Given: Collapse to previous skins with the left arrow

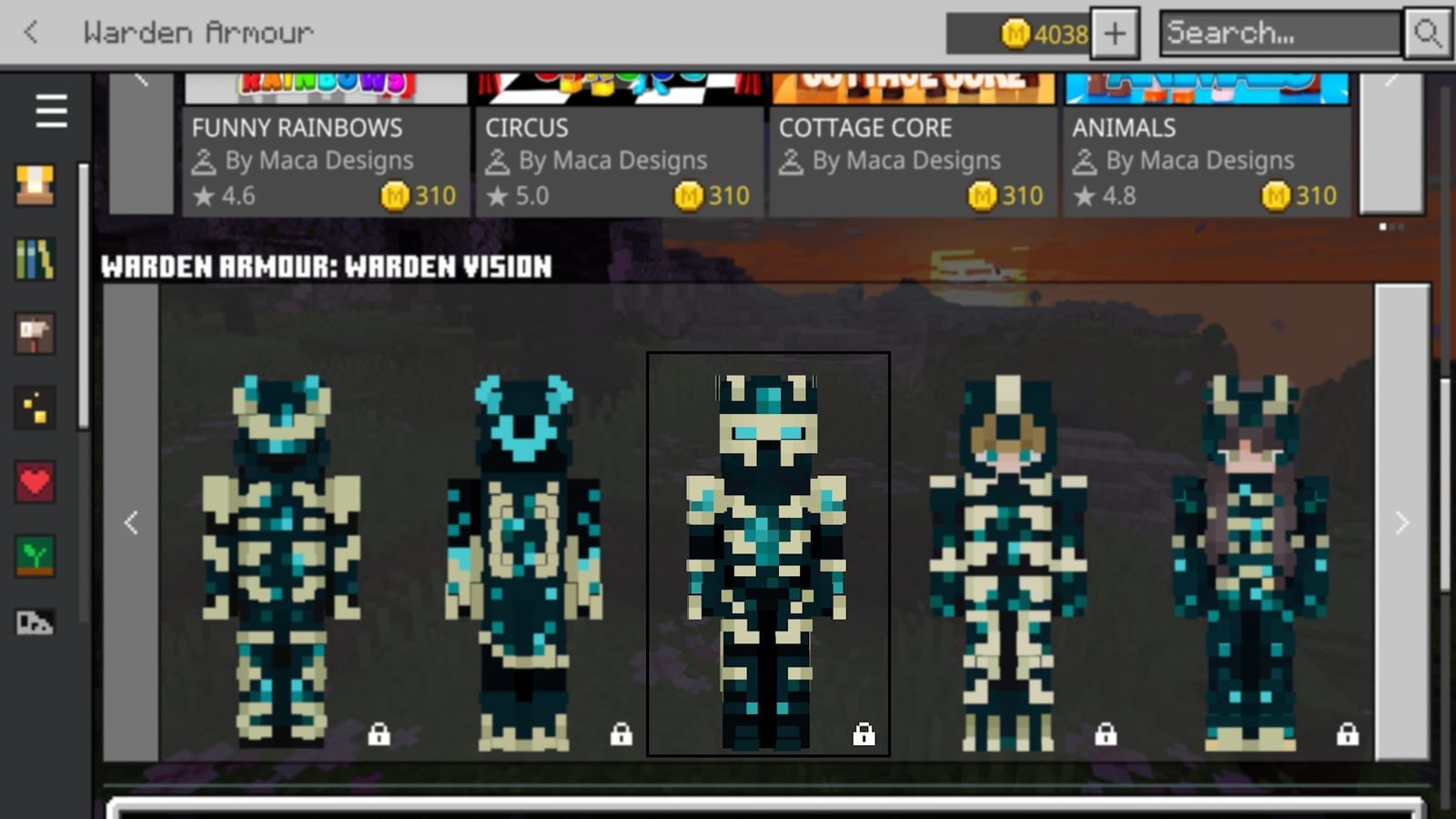Looking at the screenshot, I should point(131,523).
